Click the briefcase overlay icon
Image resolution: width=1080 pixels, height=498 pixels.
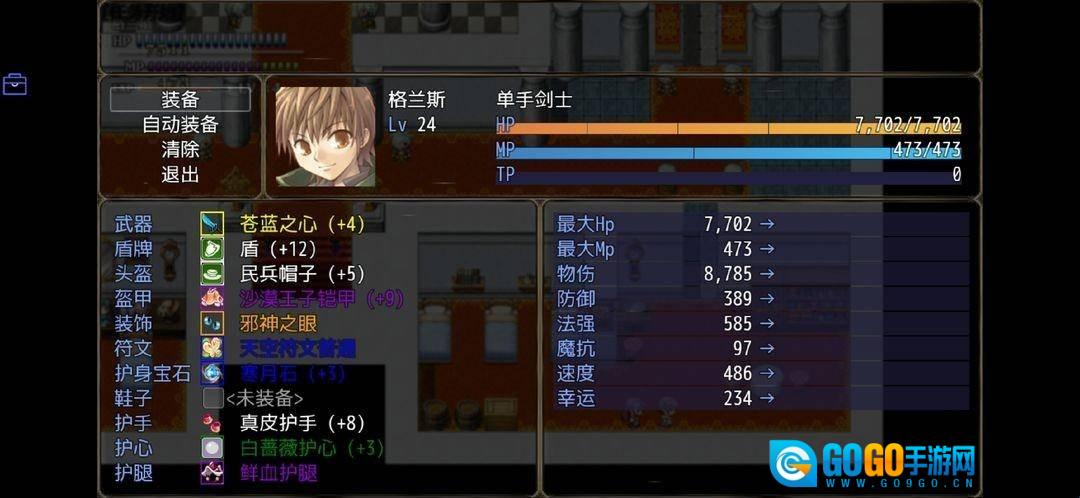[x=15, y=84]
